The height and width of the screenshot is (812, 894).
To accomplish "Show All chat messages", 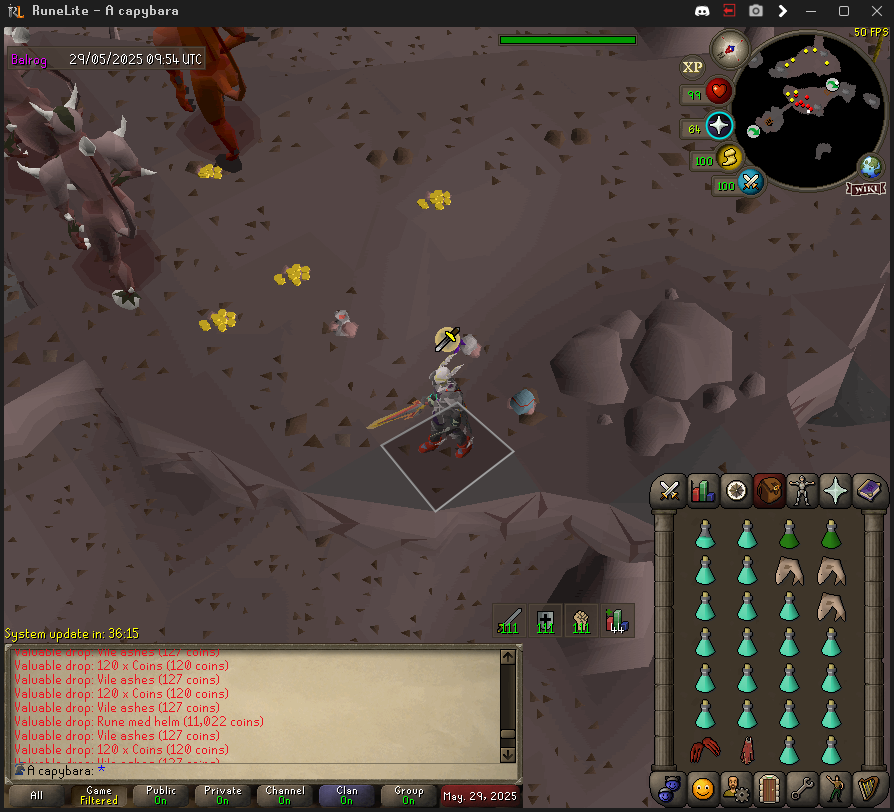I will (37, 796).
